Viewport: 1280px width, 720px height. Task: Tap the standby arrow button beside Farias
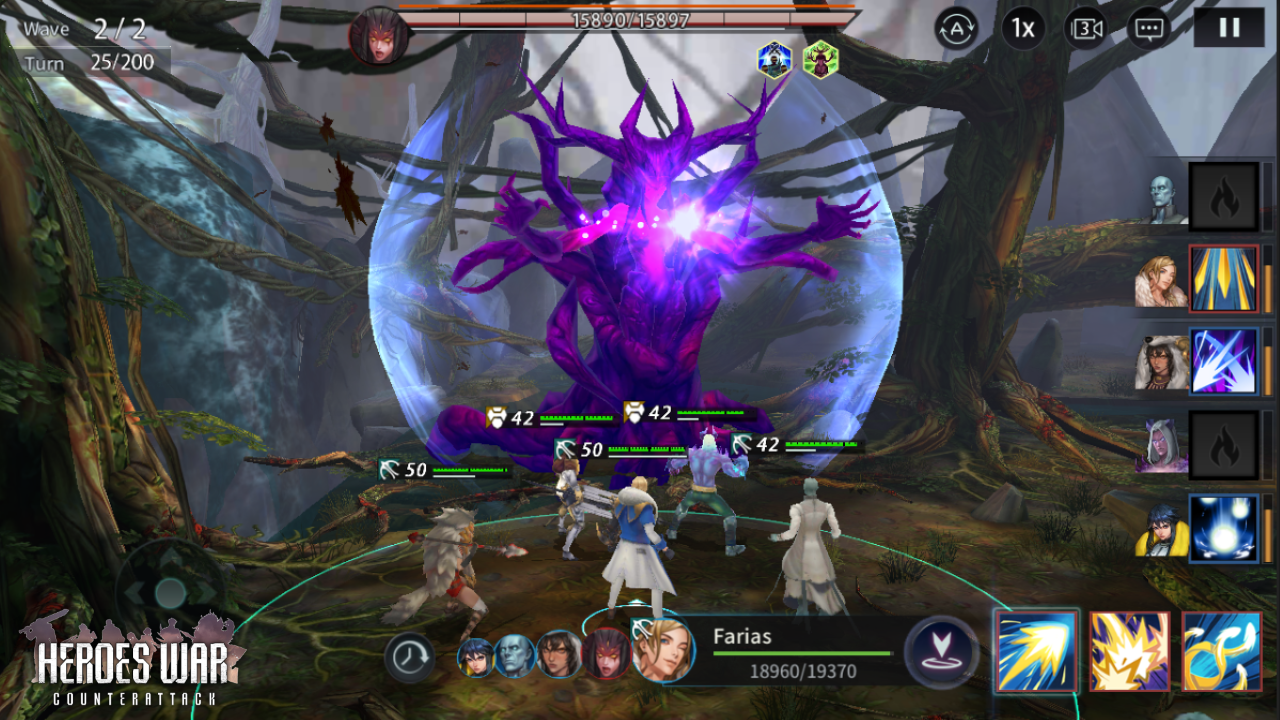tap(941, 652)
